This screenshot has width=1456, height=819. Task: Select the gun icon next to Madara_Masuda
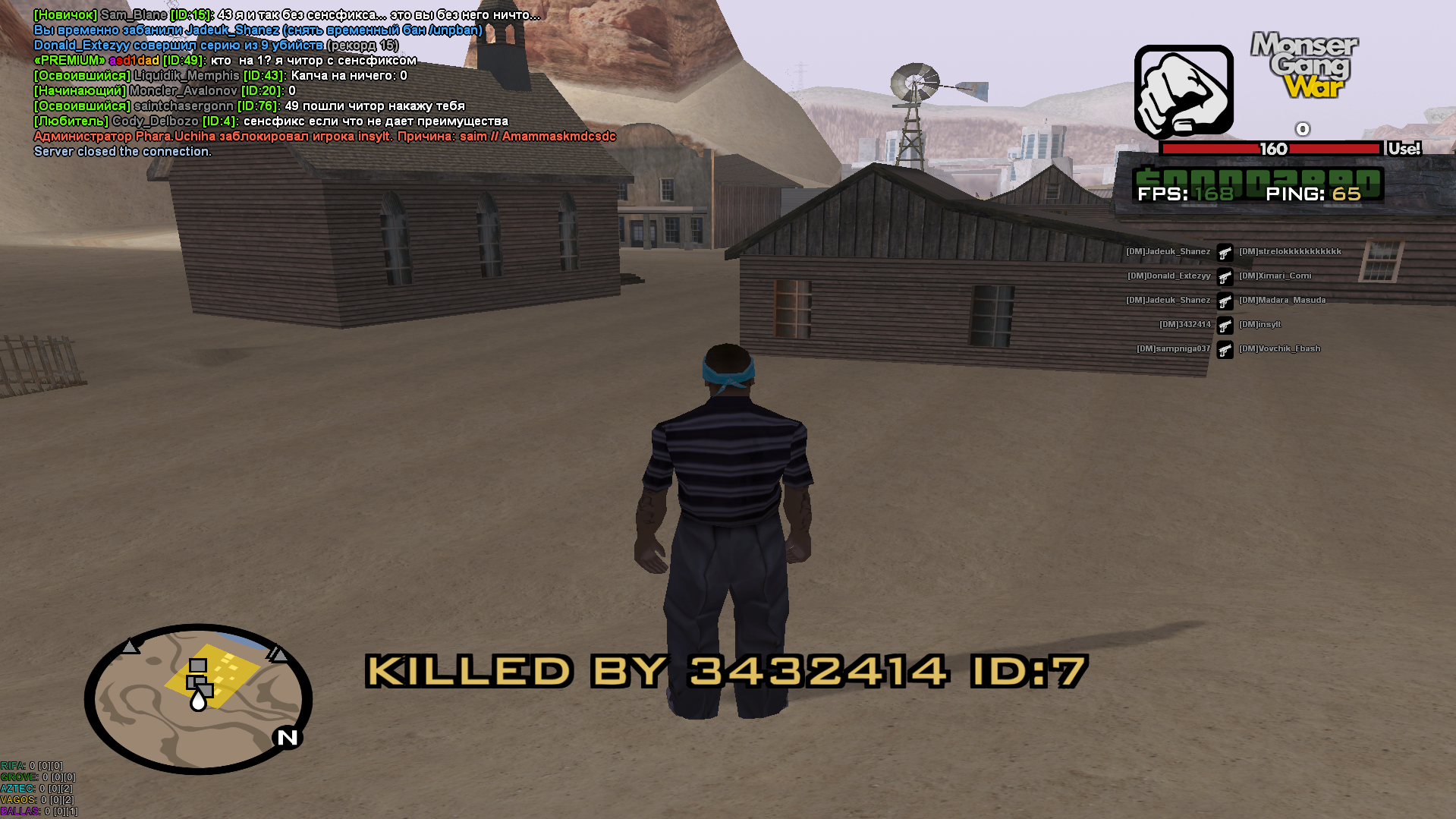point(1226,301)
